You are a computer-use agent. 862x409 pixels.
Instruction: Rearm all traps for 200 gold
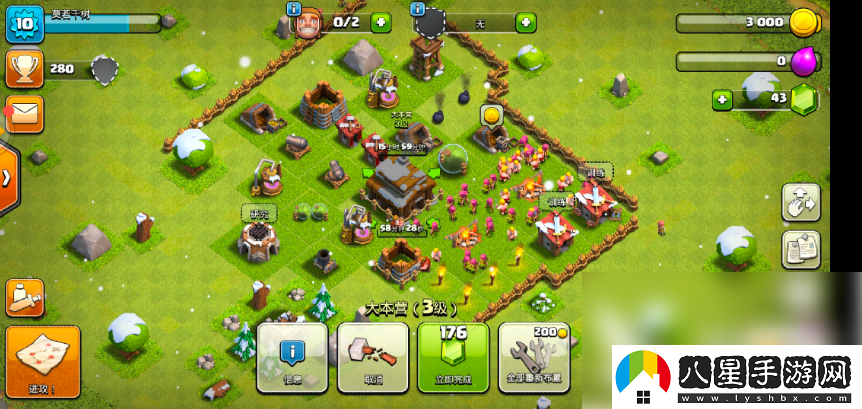pyautogui.click(x=533, y=356)
